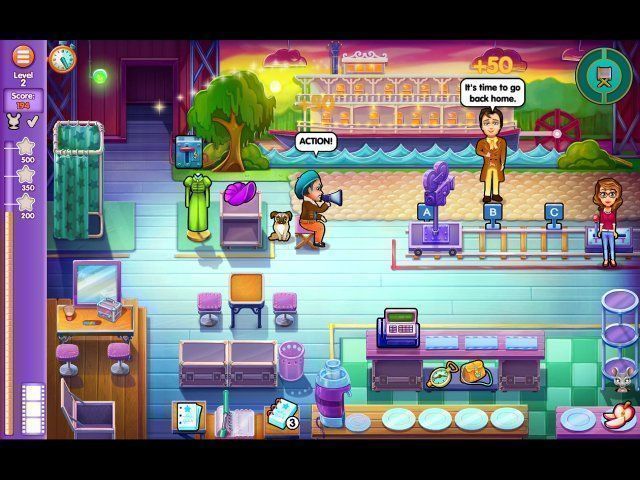
Task: Open the hamburger pause menu
Action: click(x=23, y=56)
